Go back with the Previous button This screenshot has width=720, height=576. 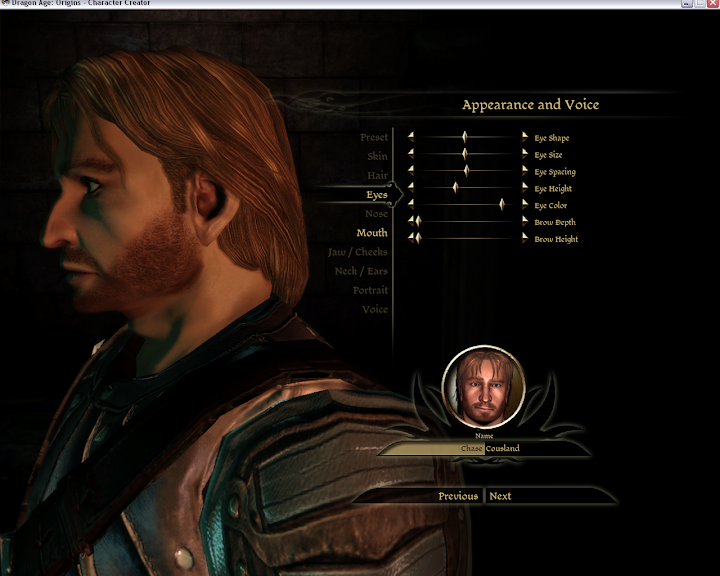coord(458,496)
